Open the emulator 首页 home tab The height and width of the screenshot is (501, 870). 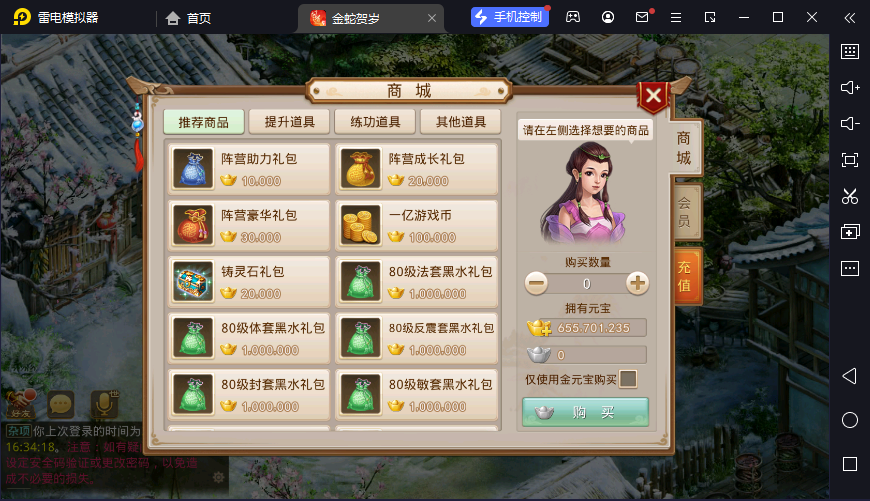coord(189,17)
